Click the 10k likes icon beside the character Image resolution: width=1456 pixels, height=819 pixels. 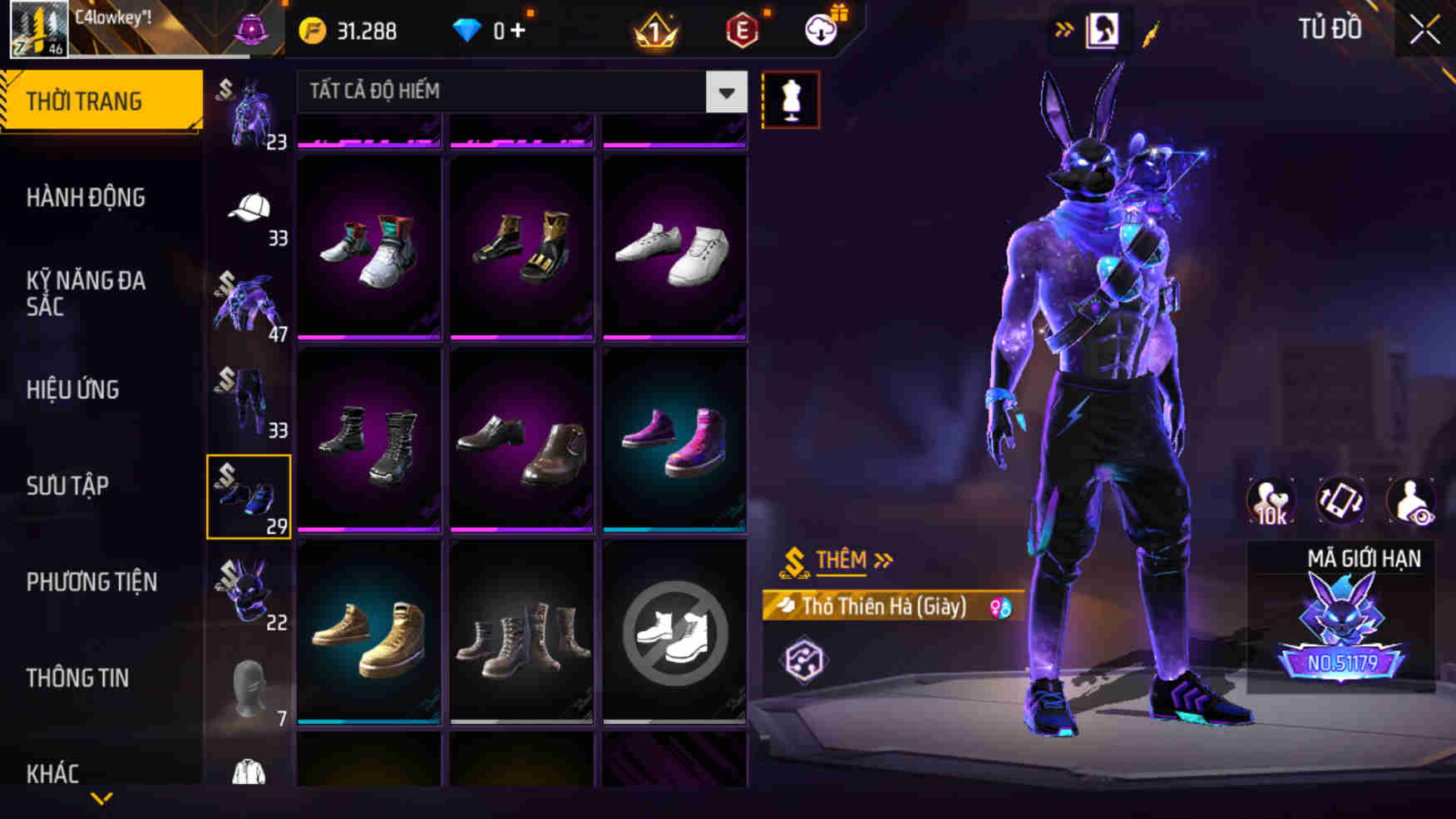tap(1268, 500)
